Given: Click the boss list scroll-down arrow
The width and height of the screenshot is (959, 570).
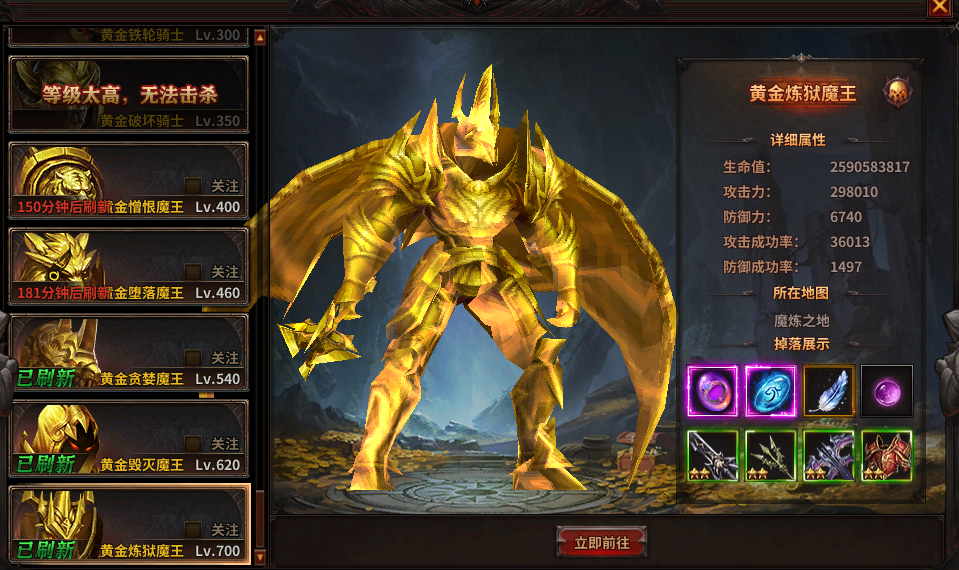Looking at the screenshot, I should click(x=260, y=556).
